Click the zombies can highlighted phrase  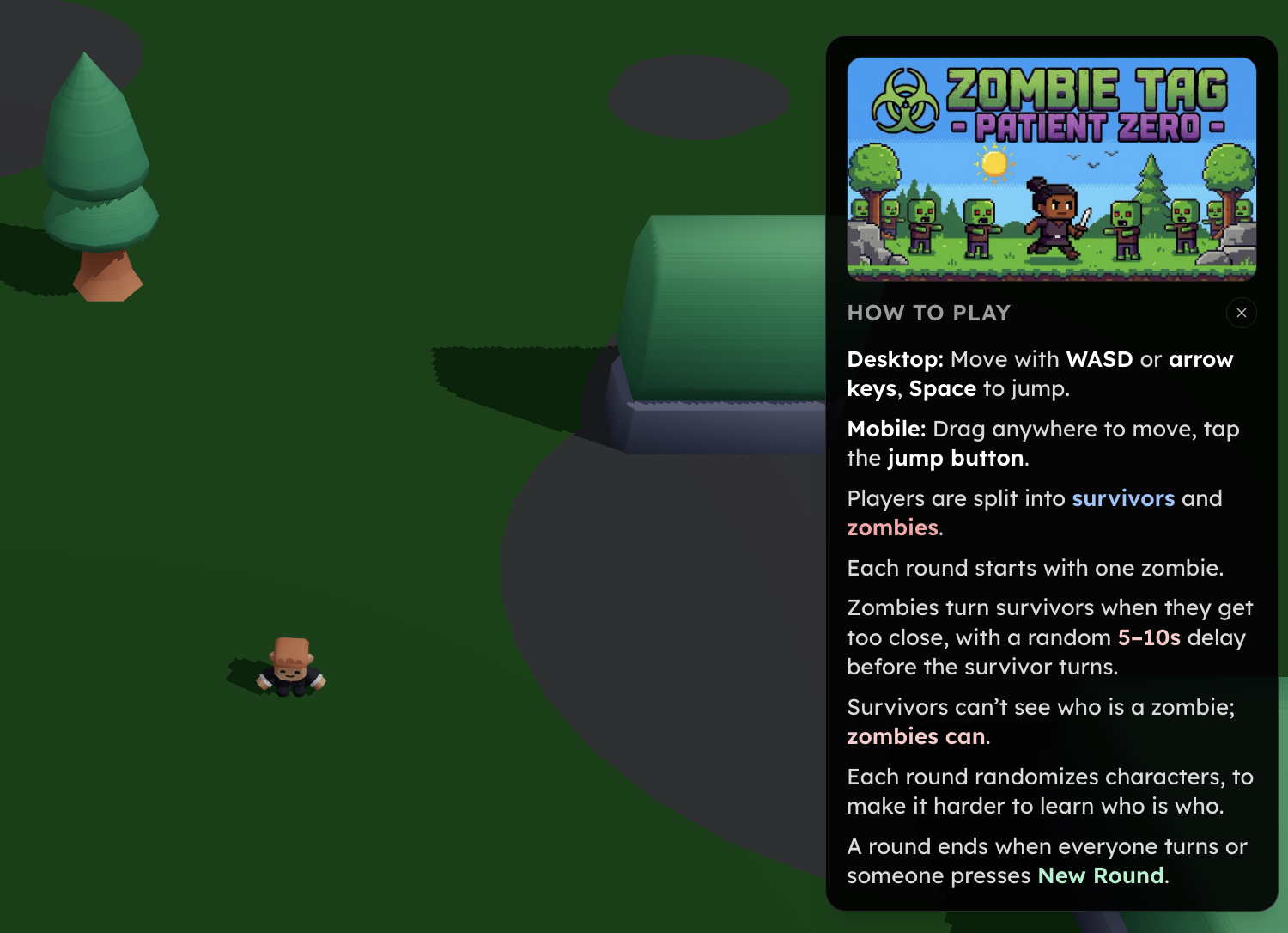pyautogui.click(x=914, y=736)
